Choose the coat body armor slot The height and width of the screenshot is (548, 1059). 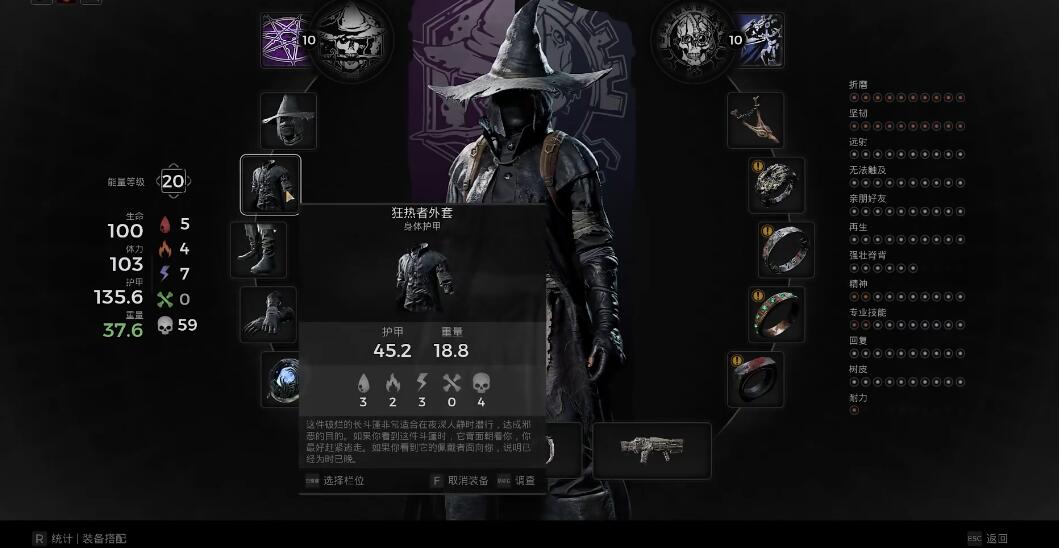[270, 184]
